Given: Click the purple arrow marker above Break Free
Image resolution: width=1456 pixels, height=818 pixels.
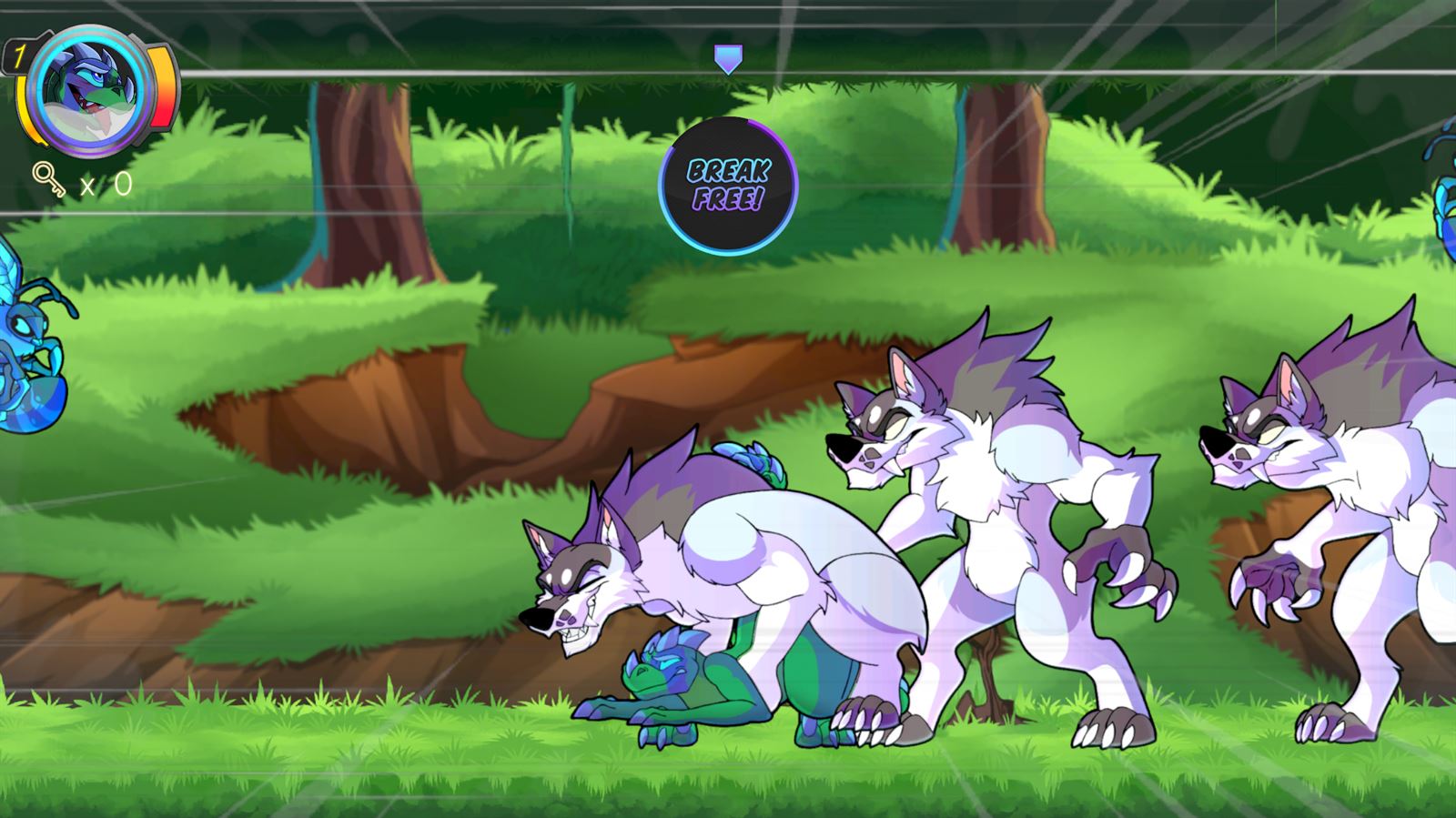Looking at the screenshot, I should [x=727, y=59].
